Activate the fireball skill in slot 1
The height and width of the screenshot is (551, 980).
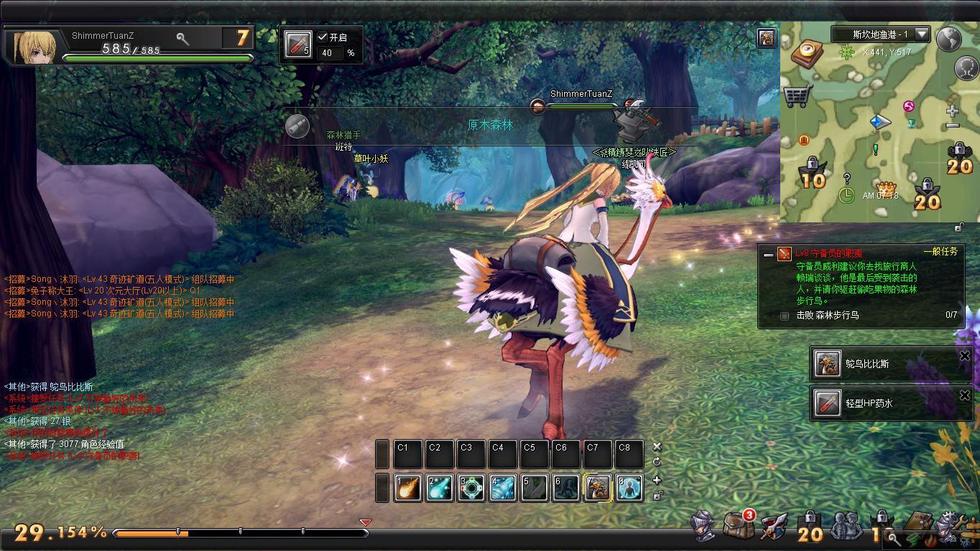tap(408, 487)
